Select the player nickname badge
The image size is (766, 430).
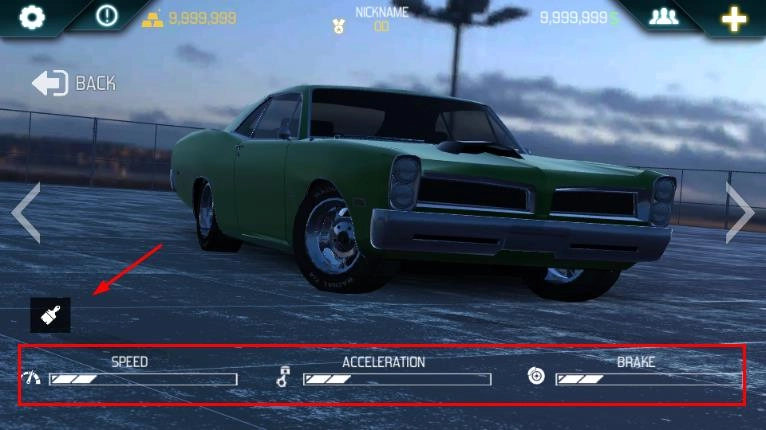tap(370, 20)
